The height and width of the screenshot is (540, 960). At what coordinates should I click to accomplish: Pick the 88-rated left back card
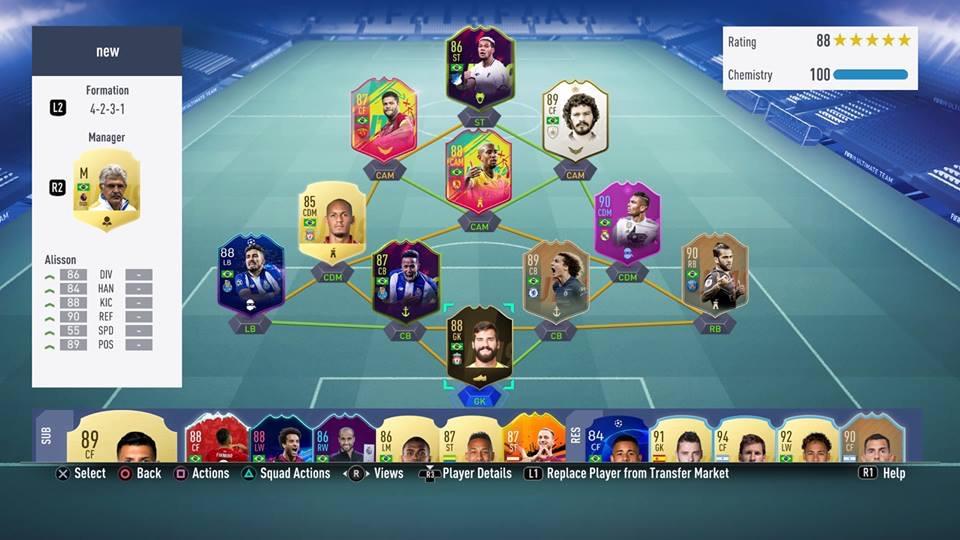coord(251,274)
